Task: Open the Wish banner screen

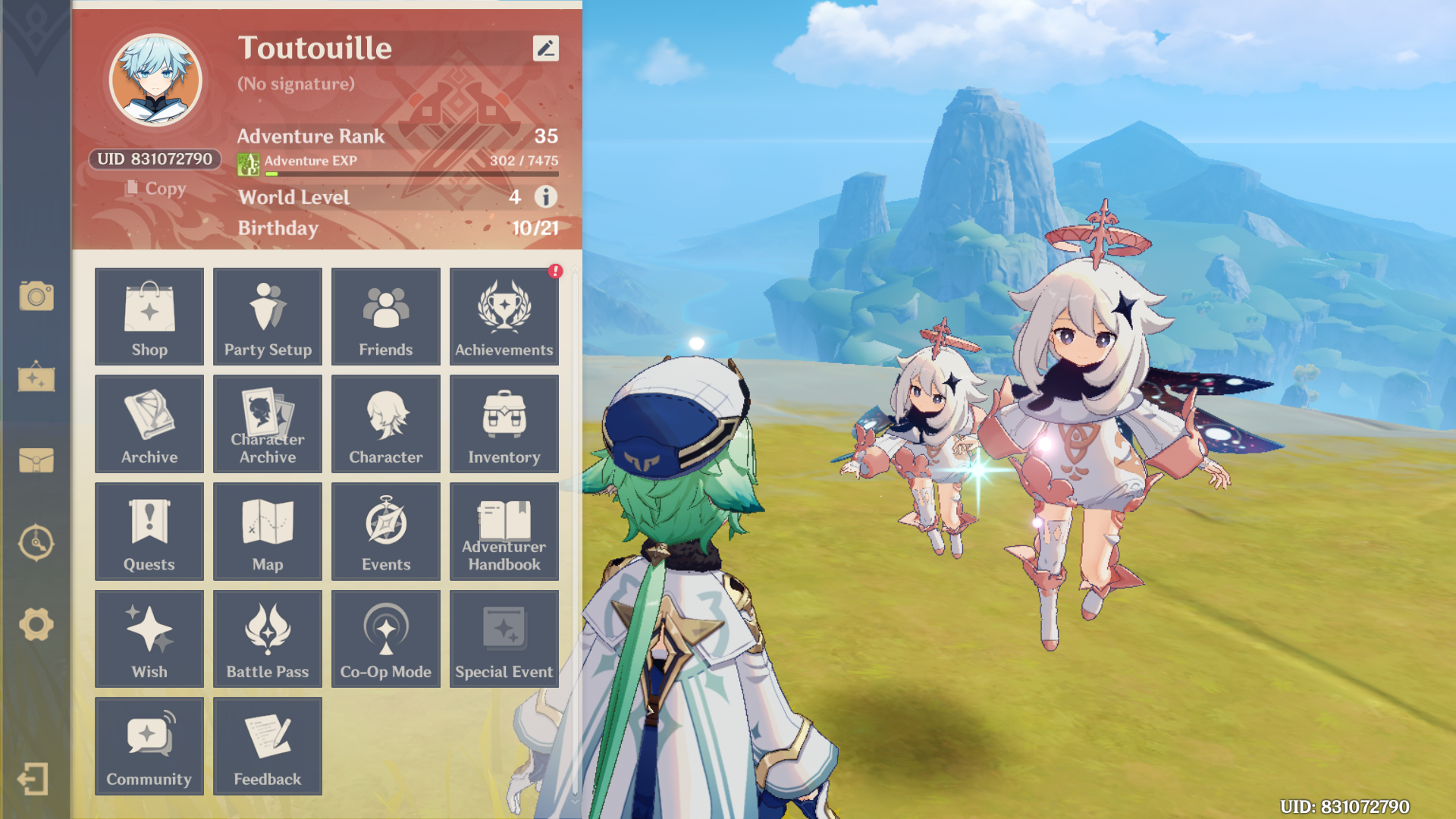Action: pyautogui.click(x=149, y=639)
